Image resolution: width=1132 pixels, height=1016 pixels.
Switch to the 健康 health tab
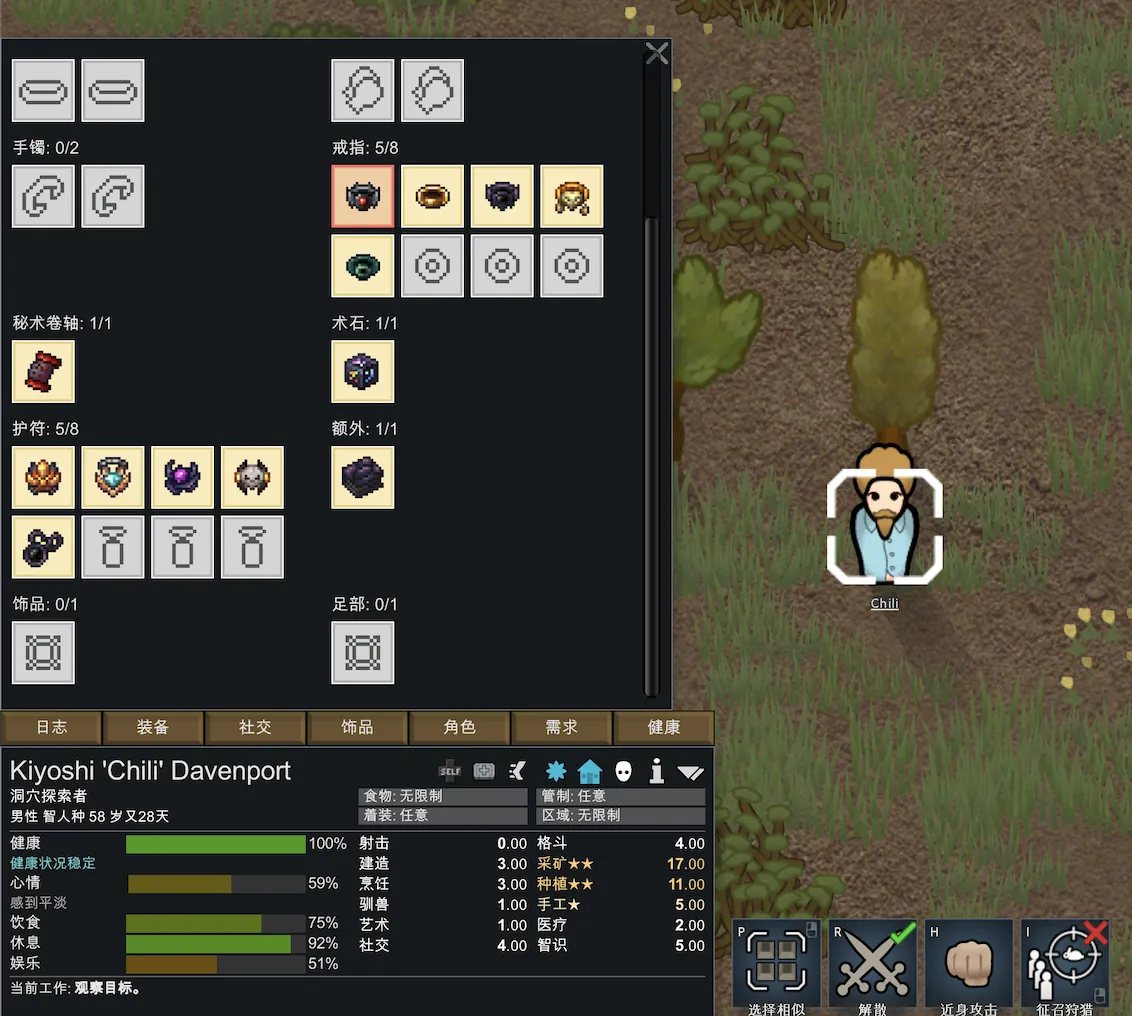click(664, 728)
